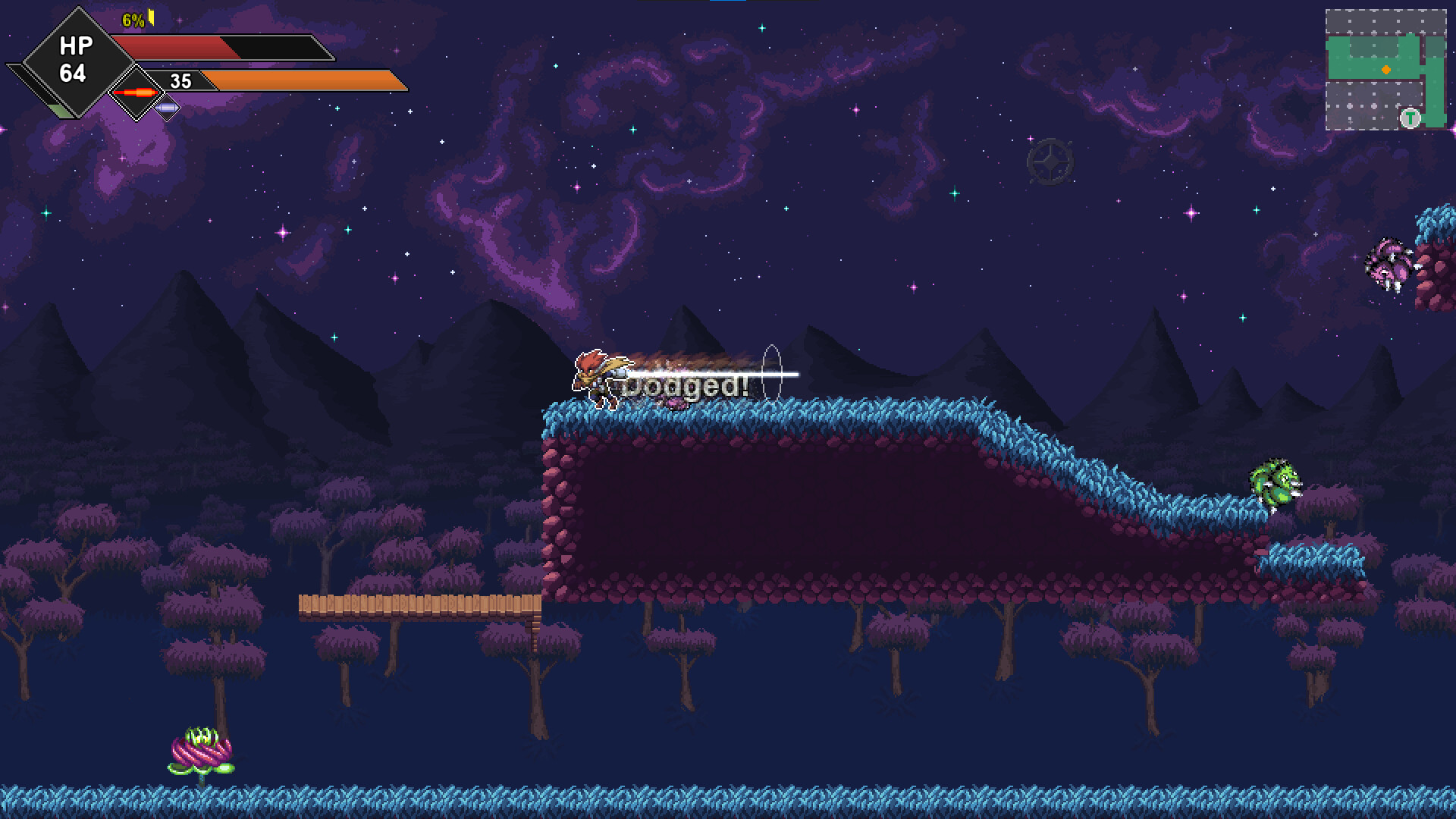
Task: Click the orange player dot on the minimap
Action: coord(1386,69)
